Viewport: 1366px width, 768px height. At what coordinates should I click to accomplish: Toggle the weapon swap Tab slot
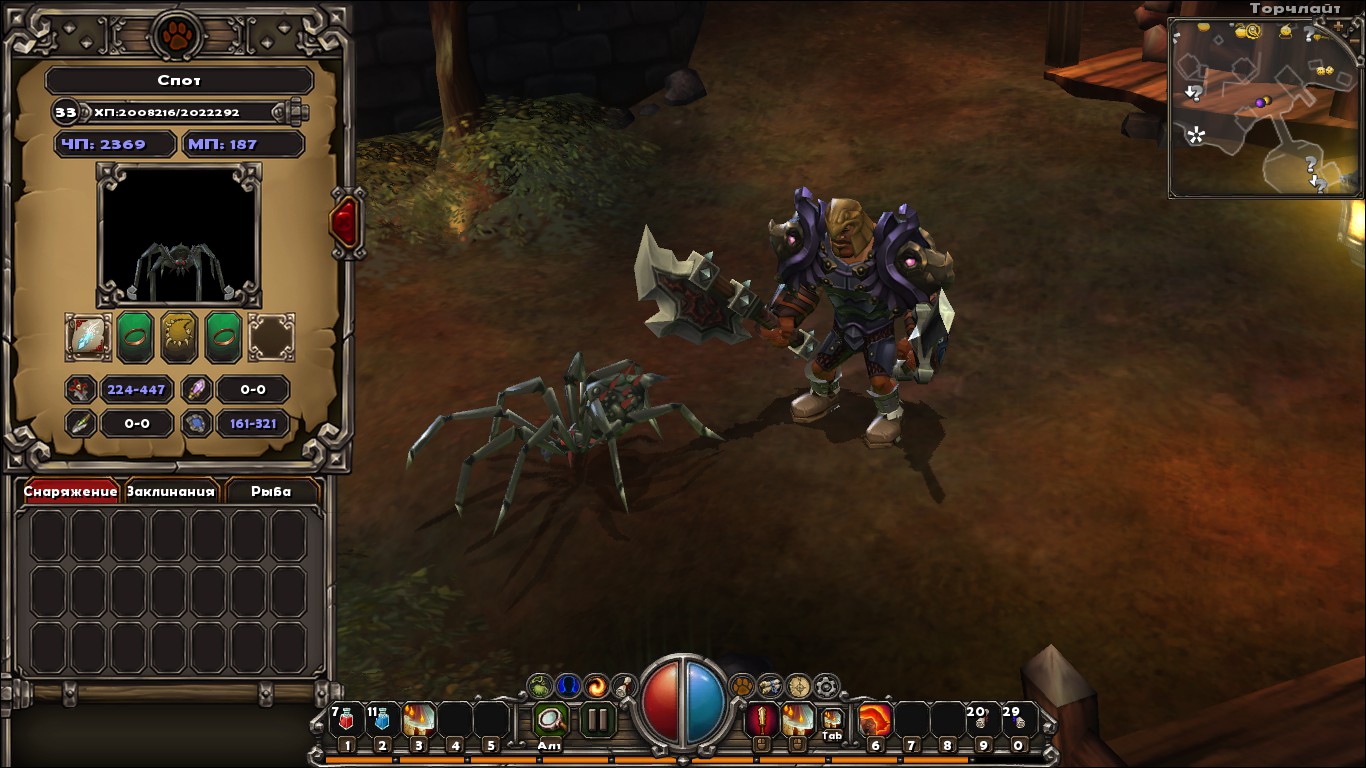pos(832,720)
